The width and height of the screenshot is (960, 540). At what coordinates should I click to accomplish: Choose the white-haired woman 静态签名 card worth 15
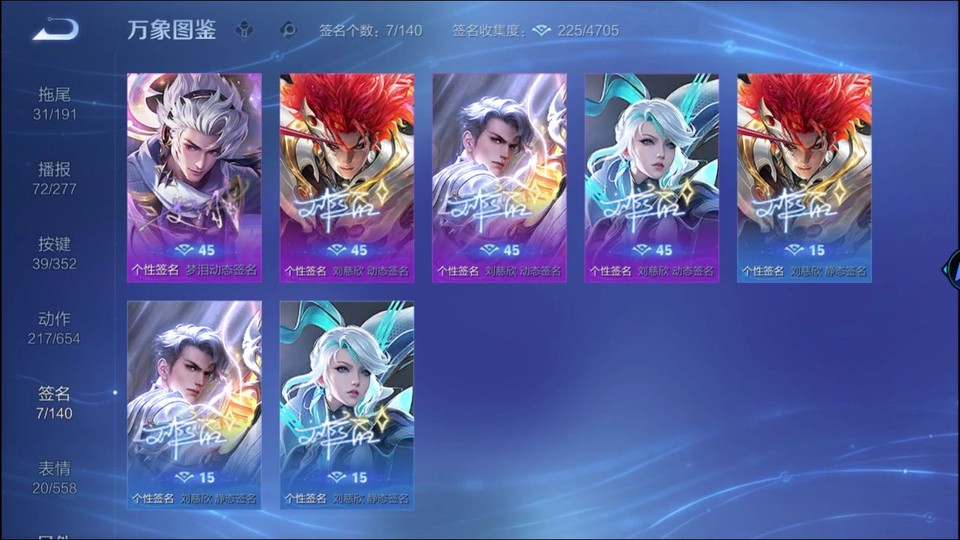[346, 404]
